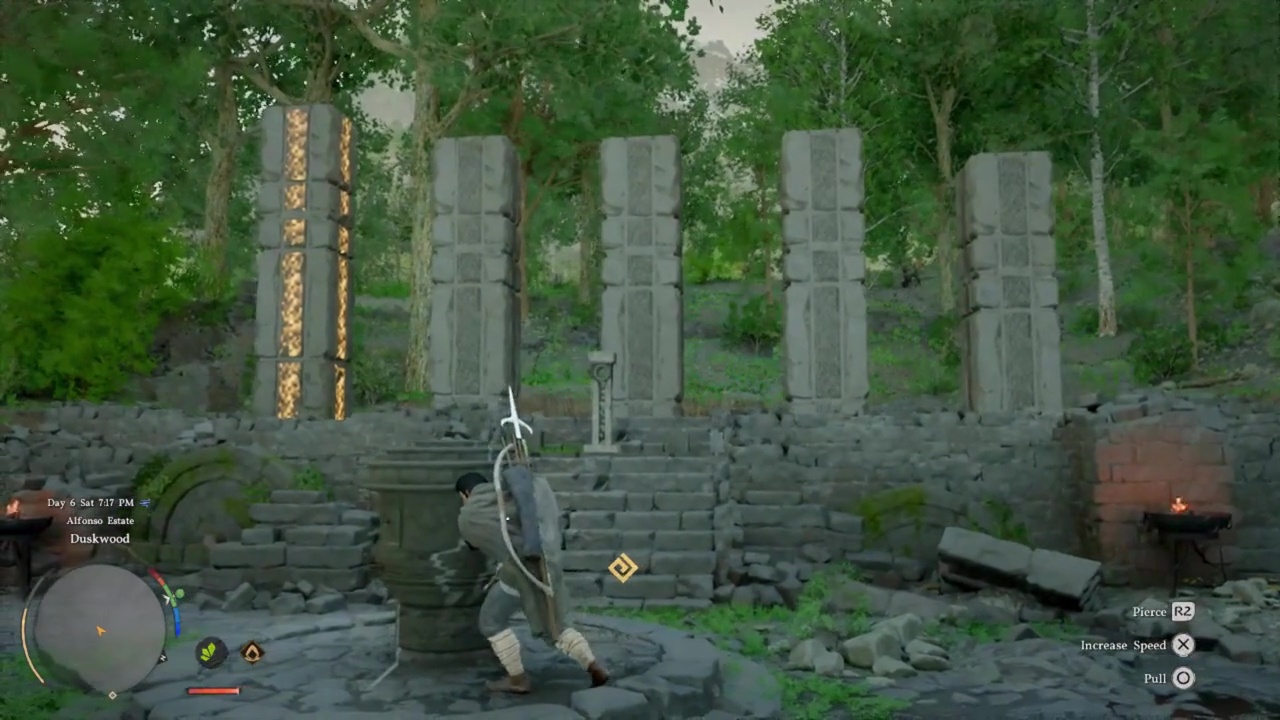Select the gold objective marker near the stairs

pos(621,568)
